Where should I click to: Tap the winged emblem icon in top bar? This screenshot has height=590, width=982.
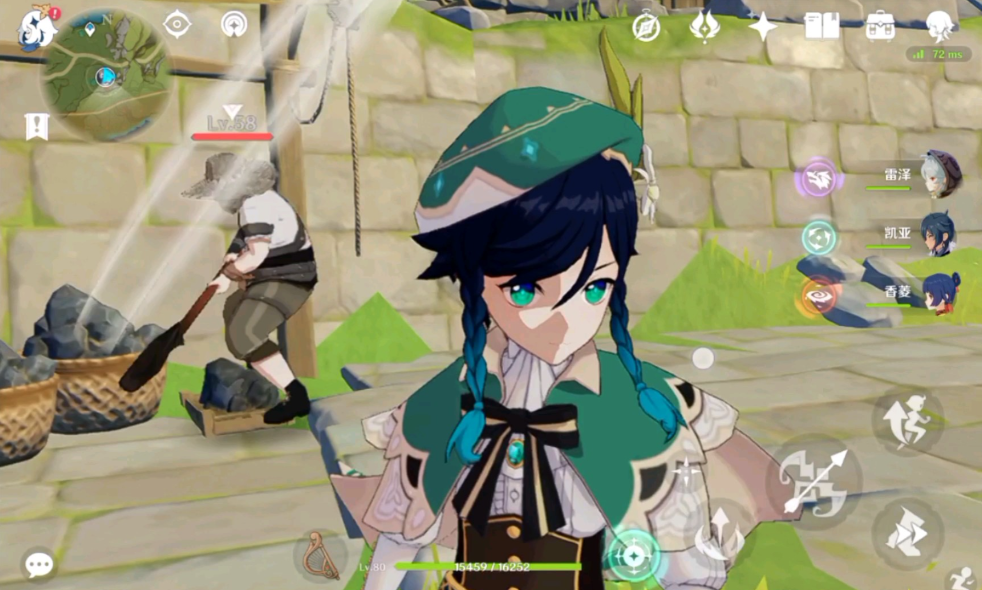pos(705,27)
